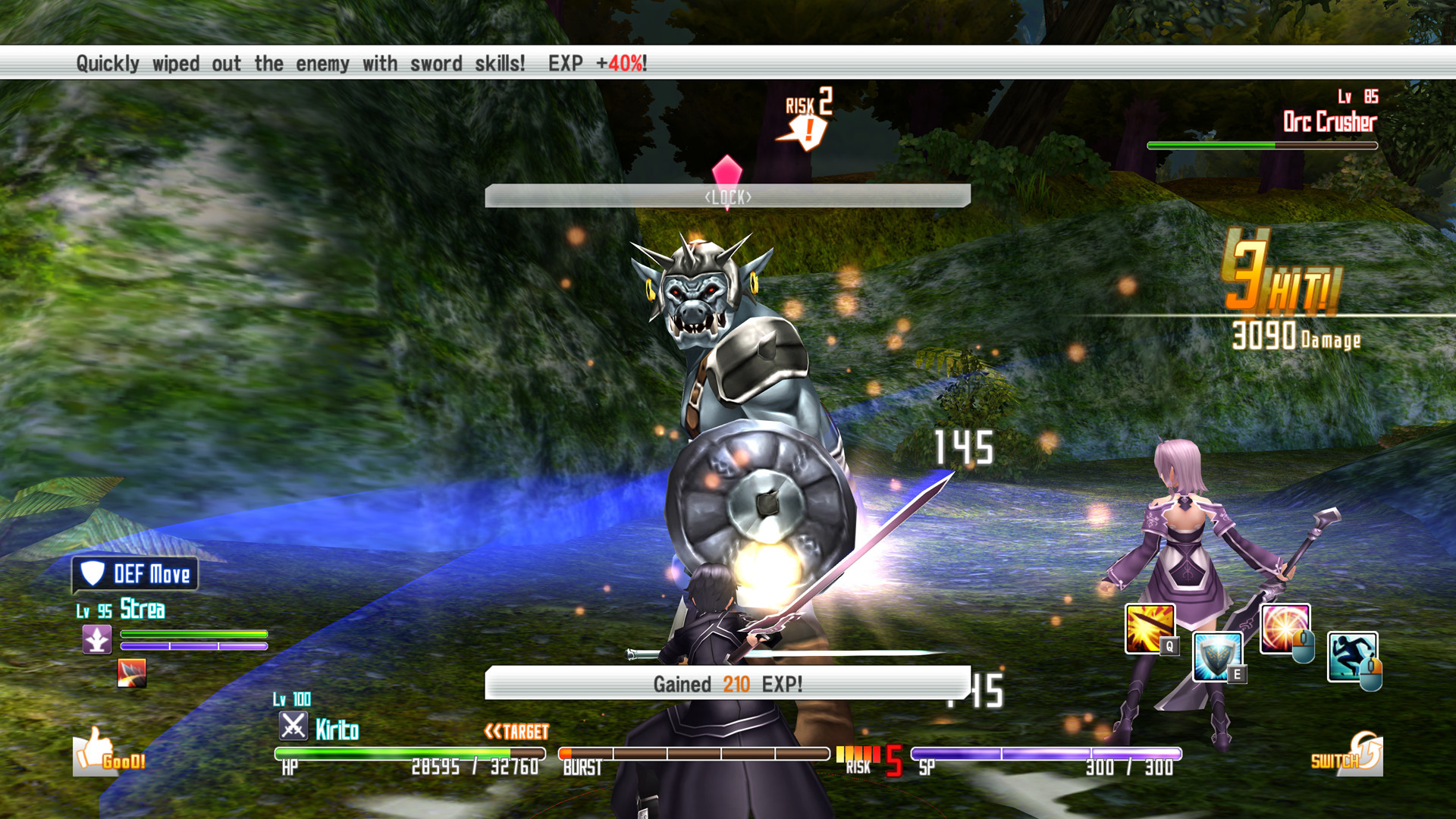Viewport: 1456px width, 819px height.
Task: Click the DEF Move shield icon
Action: (x=91, y=574)
